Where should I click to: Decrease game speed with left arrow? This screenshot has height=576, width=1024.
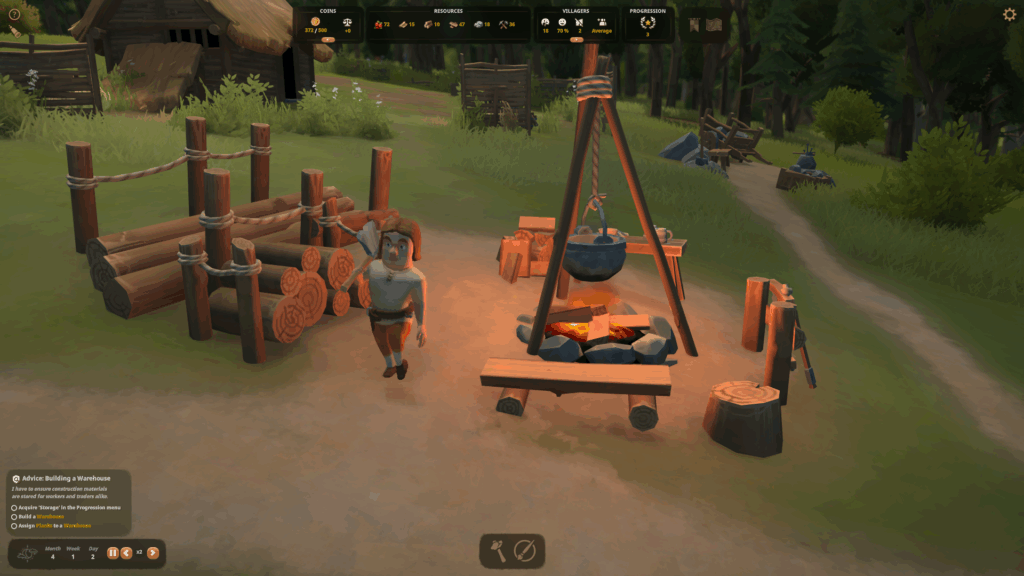[126, 553]
